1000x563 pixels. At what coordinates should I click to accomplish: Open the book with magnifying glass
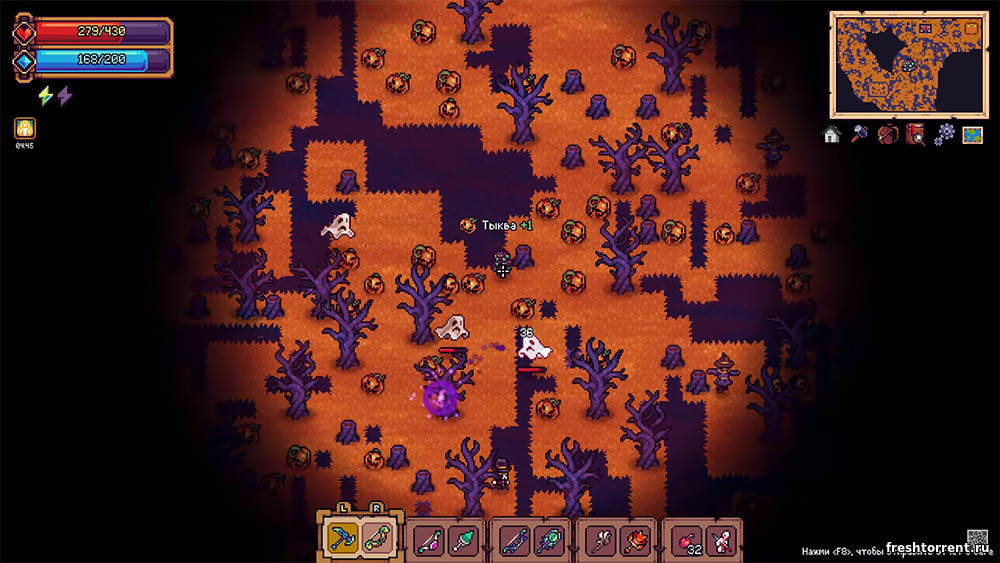(x=914, y=134)
